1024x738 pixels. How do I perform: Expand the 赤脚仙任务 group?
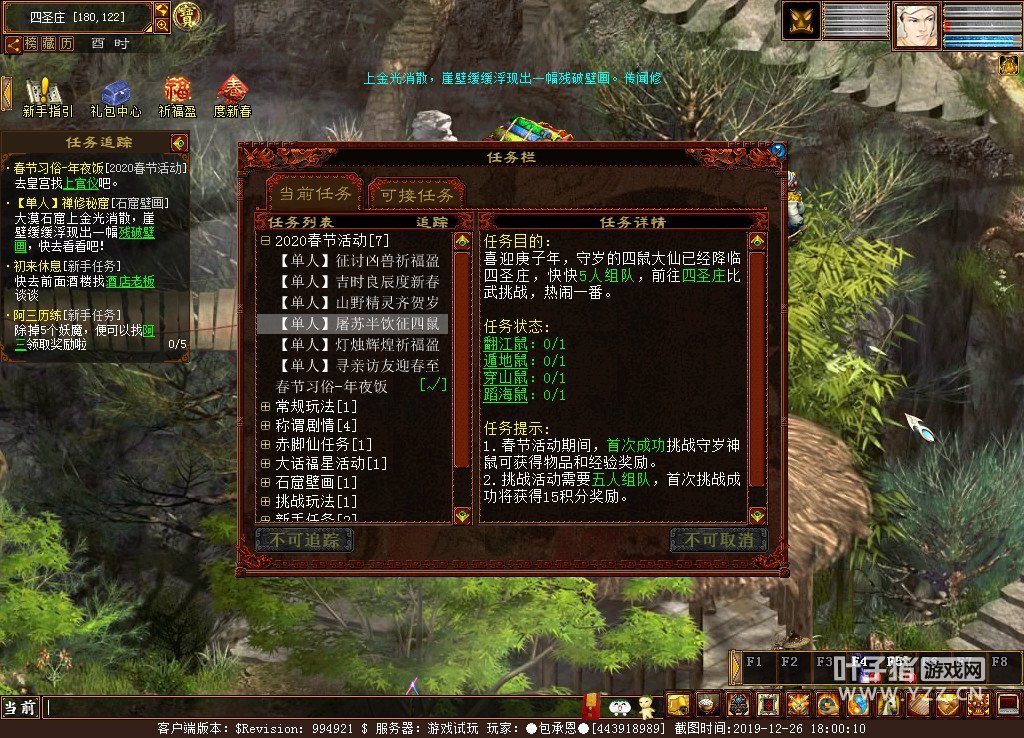(265, 445)
